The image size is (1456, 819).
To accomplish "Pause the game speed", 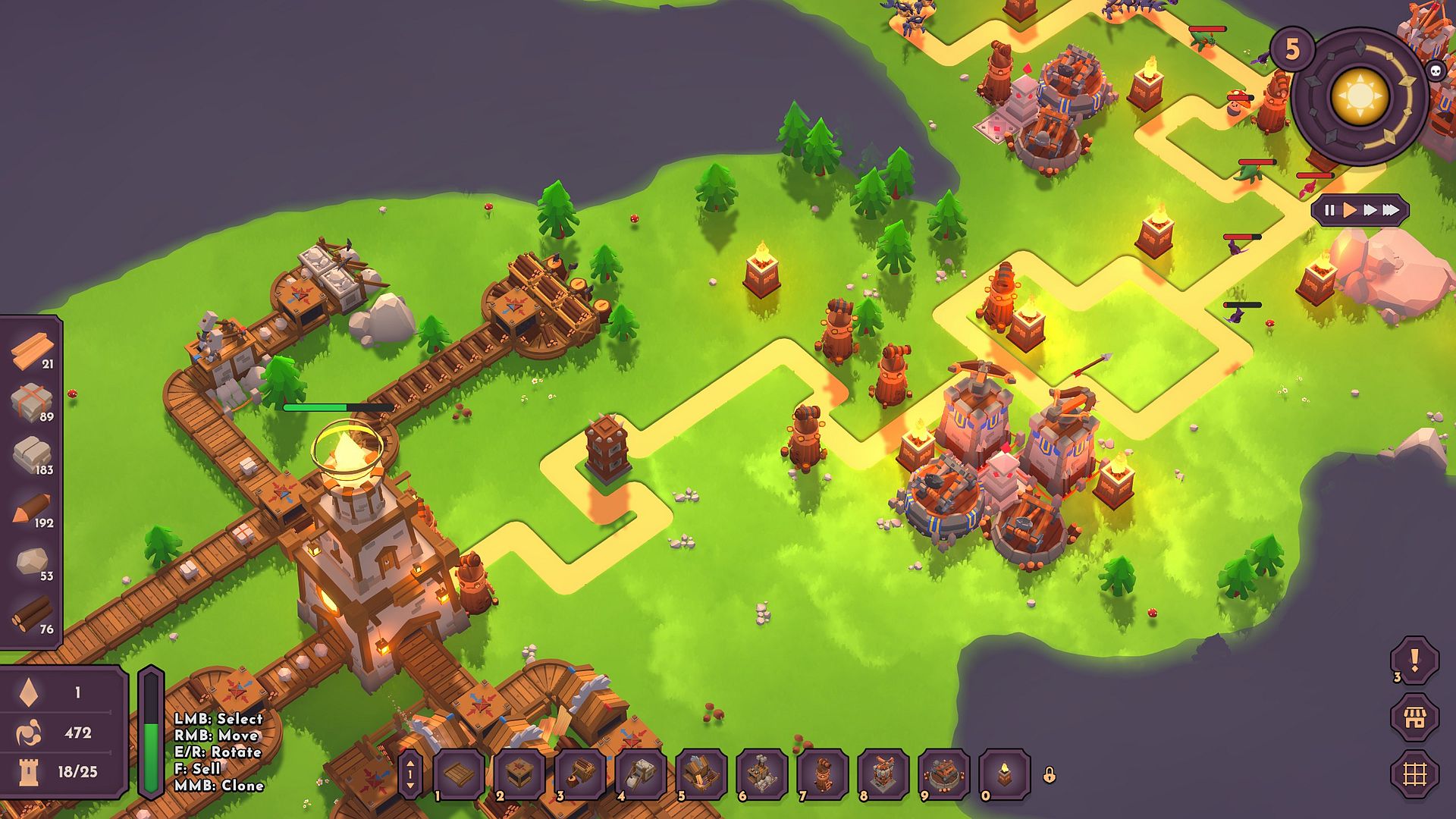I will 1329,211.
